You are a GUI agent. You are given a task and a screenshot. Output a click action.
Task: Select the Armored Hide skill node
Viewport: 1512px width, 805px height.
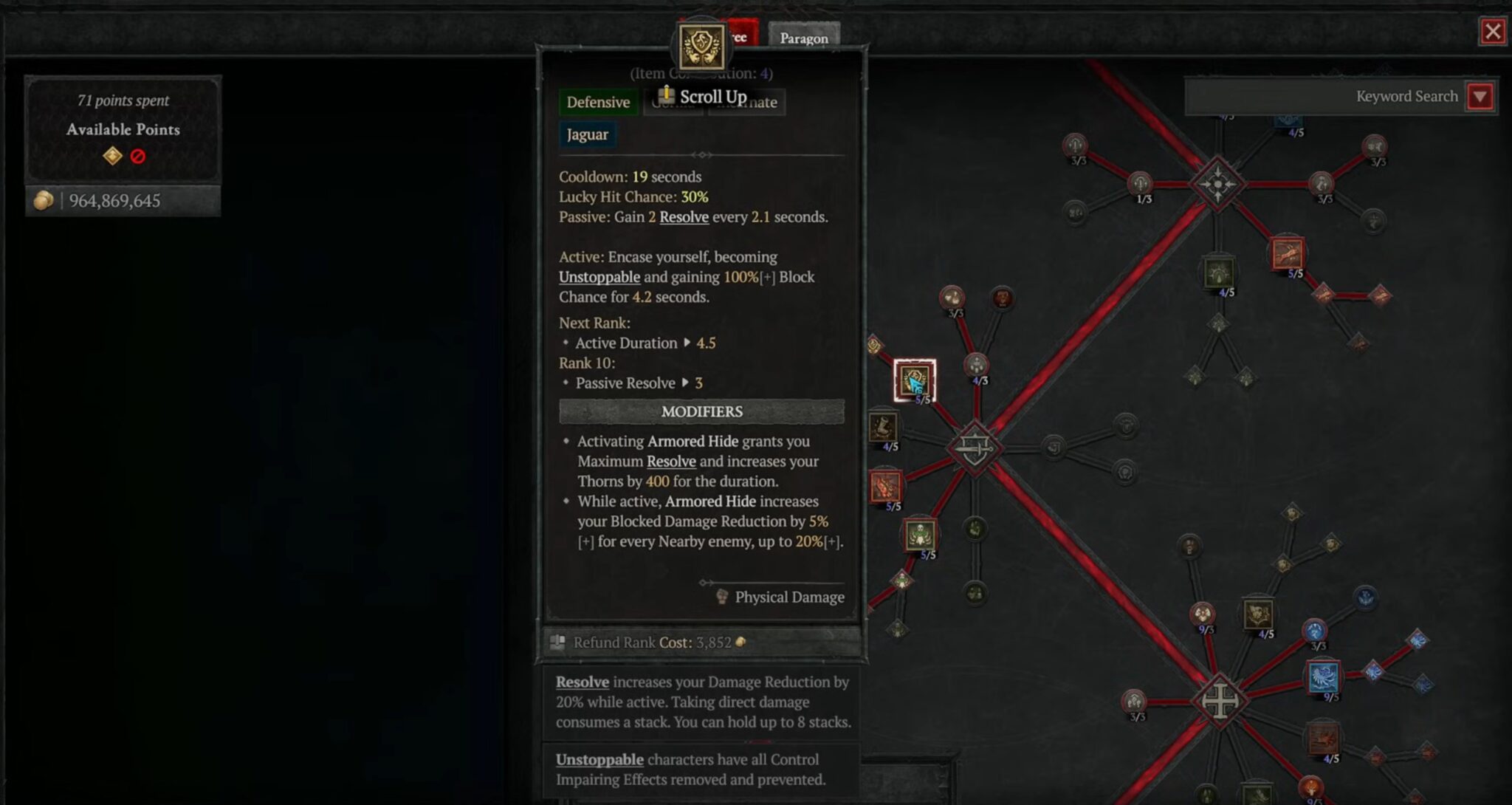click(913, 380)
